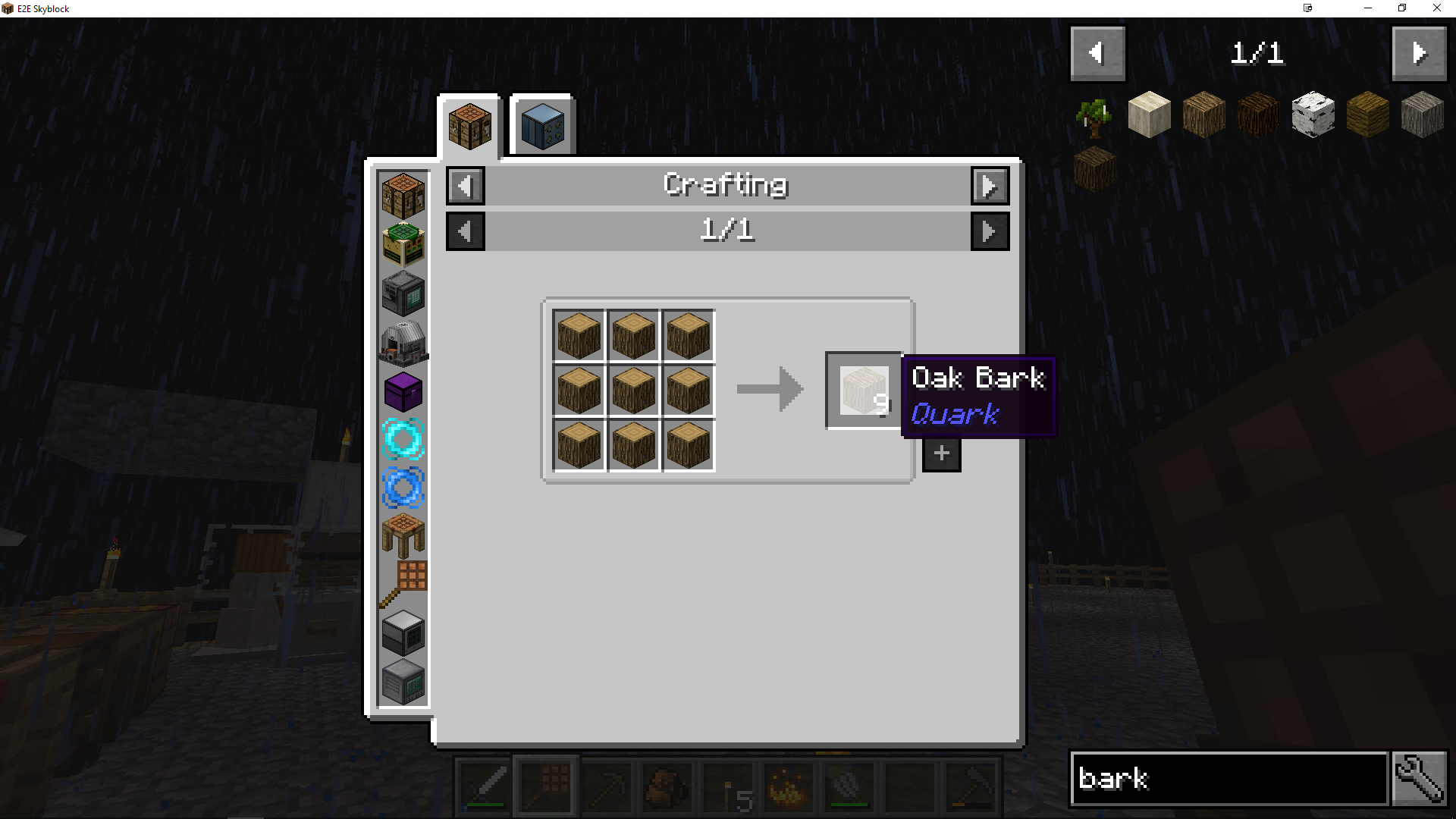Select the furnace machine category in sidebar
The height and width of the screenshot is (819, 1456).
pyautogui.click(x=402, y=293)
